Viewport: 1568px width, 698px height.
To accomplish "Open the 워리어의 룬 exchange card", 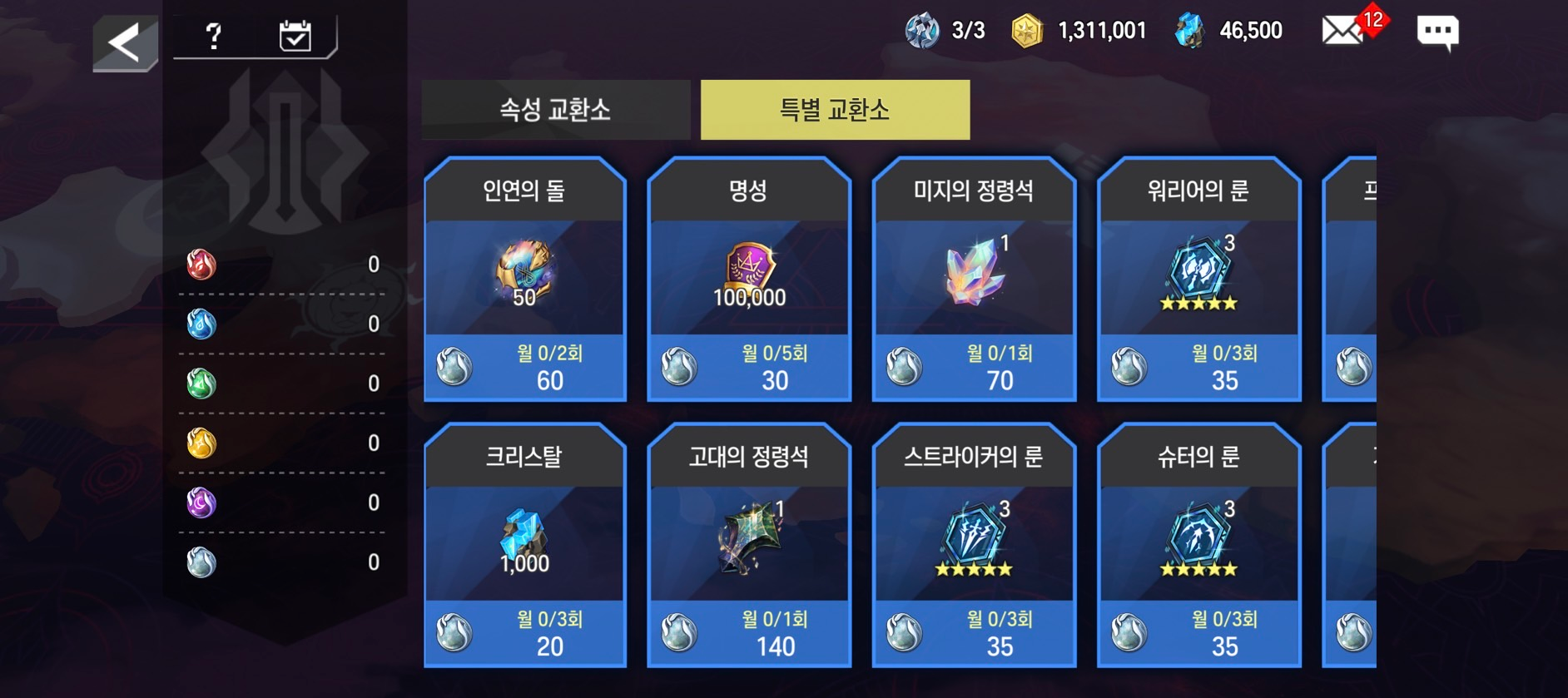I will [1198, 280].
